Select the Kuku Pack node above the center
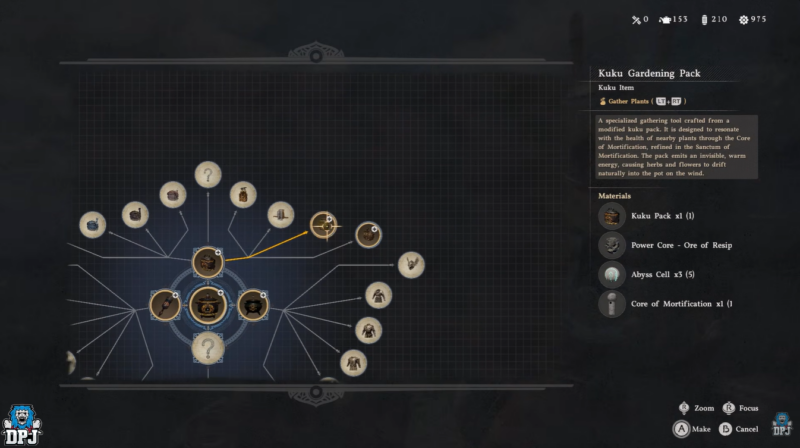The height and width of the screenshot is (448, 800). click(208, 262)
